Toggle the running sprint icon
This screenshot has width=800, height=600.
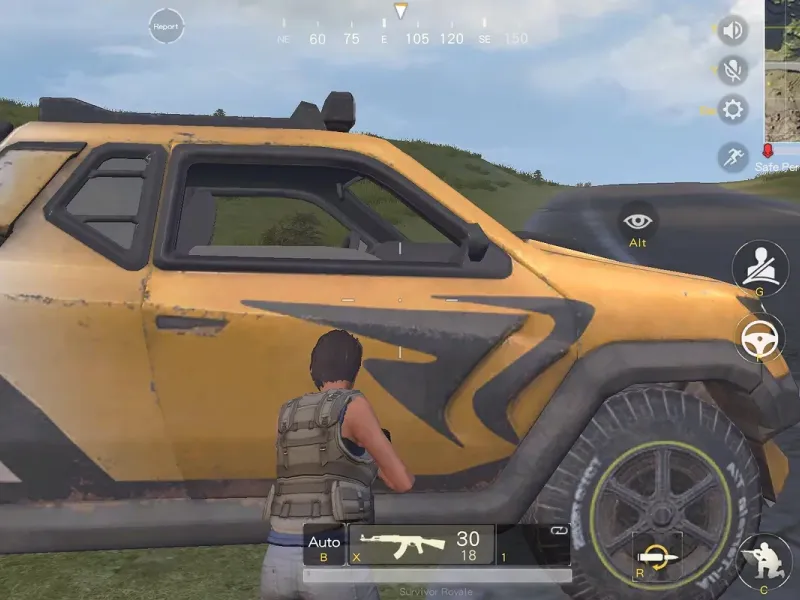733,156
